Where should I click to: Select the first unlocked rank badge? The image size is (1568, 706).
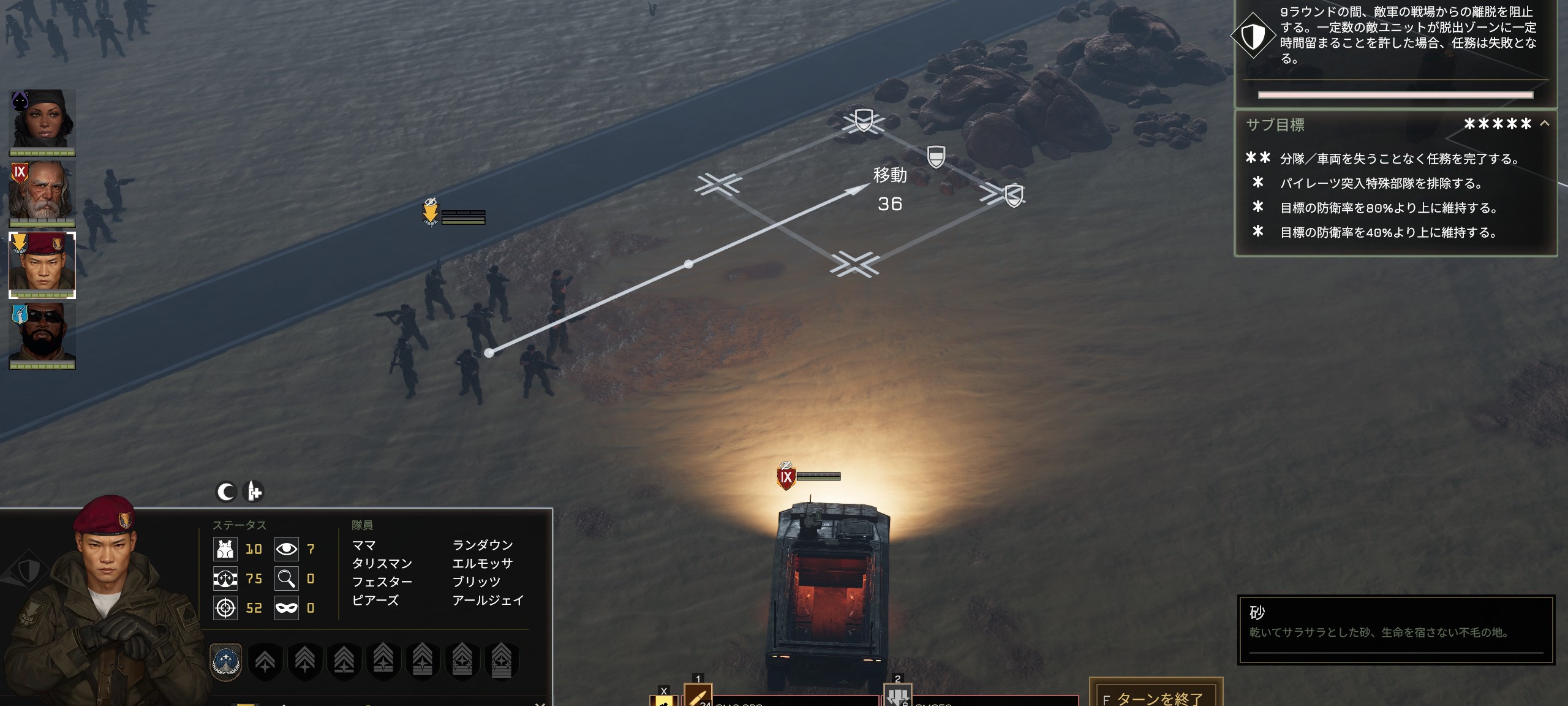[x=226, y=661]
